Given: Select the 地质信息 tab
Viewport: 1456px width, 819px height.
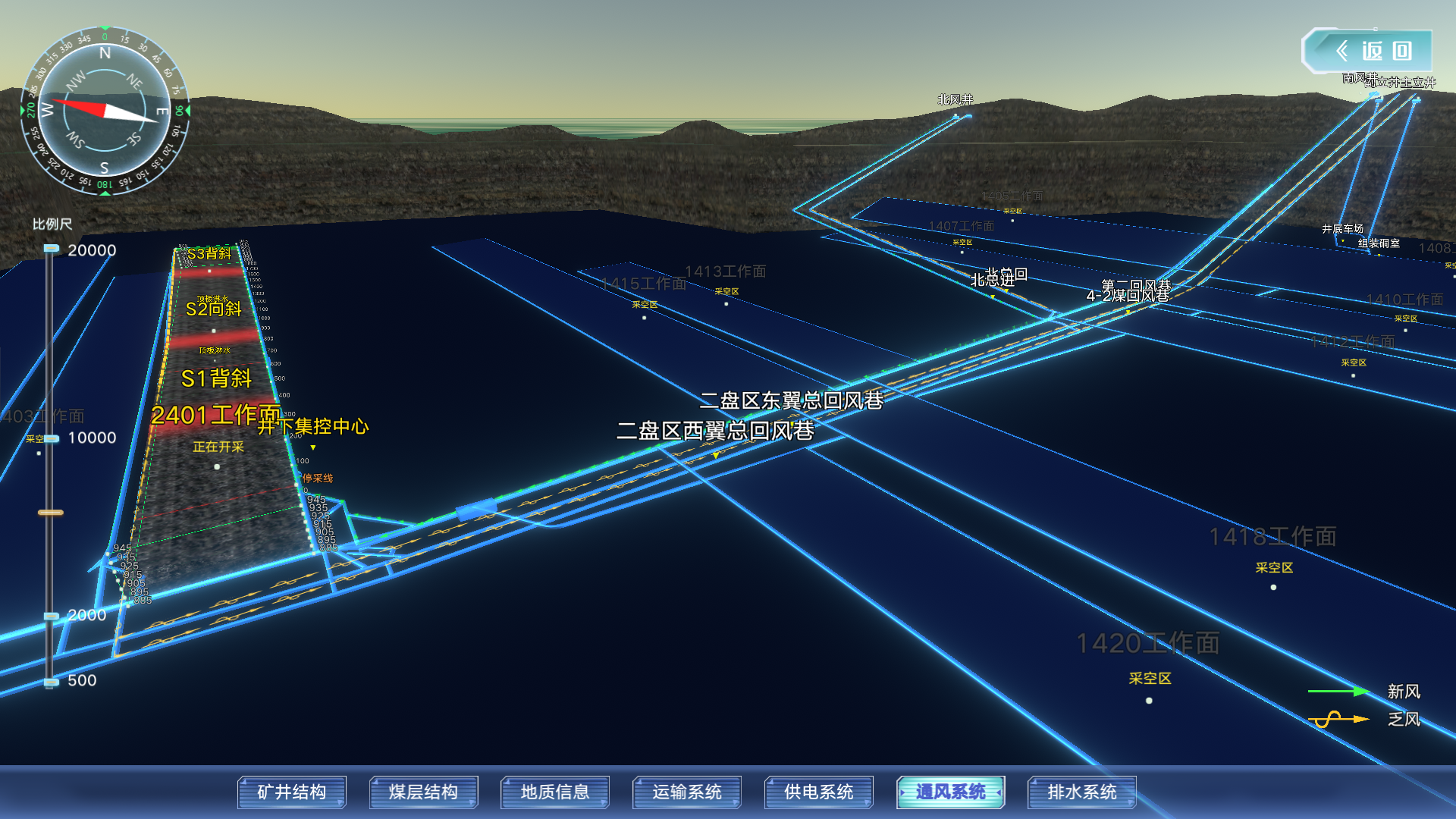Looking at the screenshot, I should (x=555, y=792).
